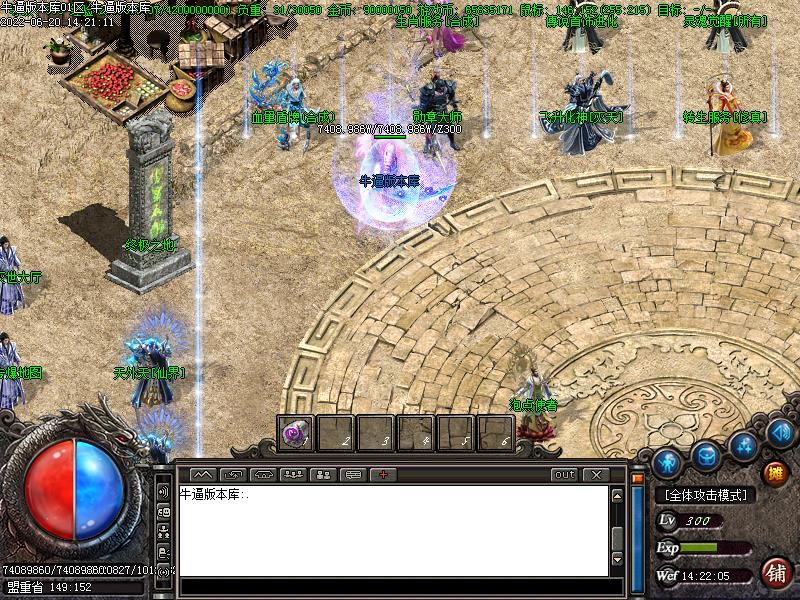Close the chat panel with the X button
Image resolution: width=800 pixels, height=600 pixels.
596,474
